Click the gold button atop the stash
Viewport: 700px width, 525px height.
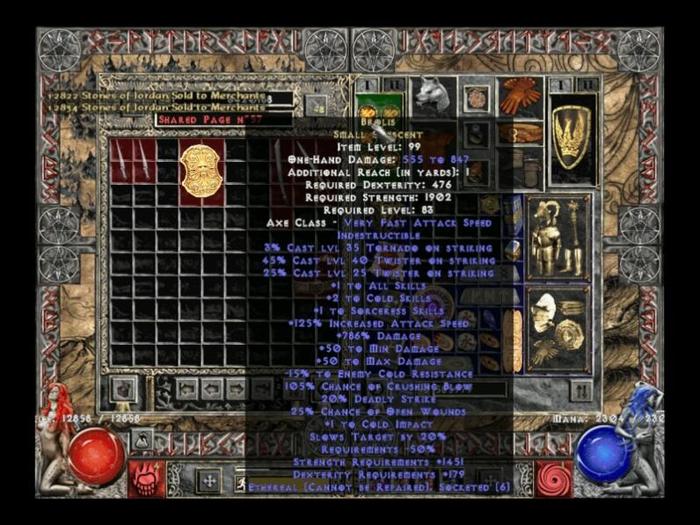coord(318,105)
